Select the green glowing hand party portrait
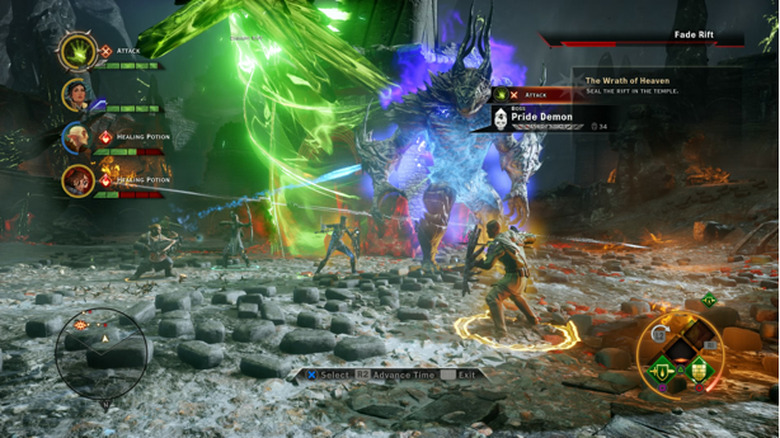 [77, 52]
